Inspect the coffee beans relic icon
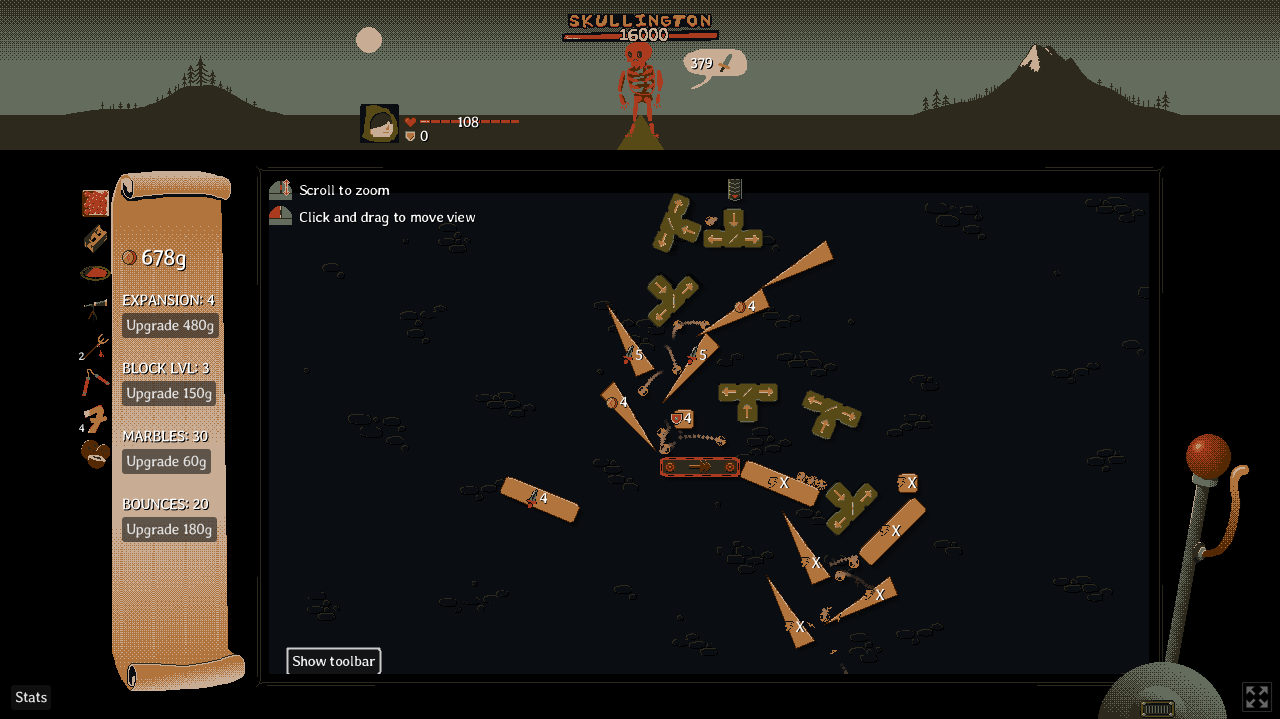Viewport: 1280px width, 719px height. click(x=95, y=454)
